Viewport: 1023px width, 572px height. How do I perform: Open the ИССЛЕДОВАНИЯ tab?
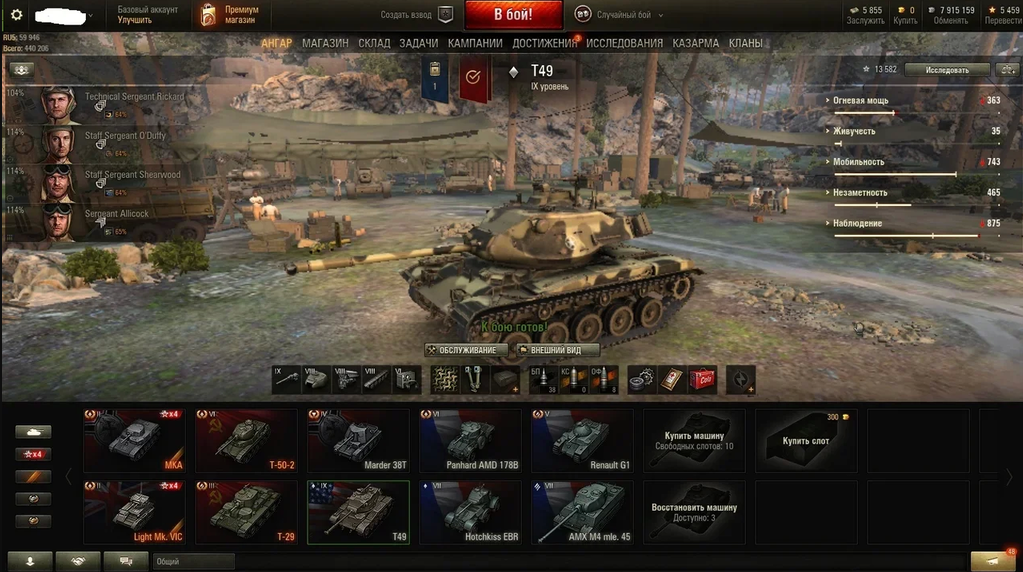[624, 43]
